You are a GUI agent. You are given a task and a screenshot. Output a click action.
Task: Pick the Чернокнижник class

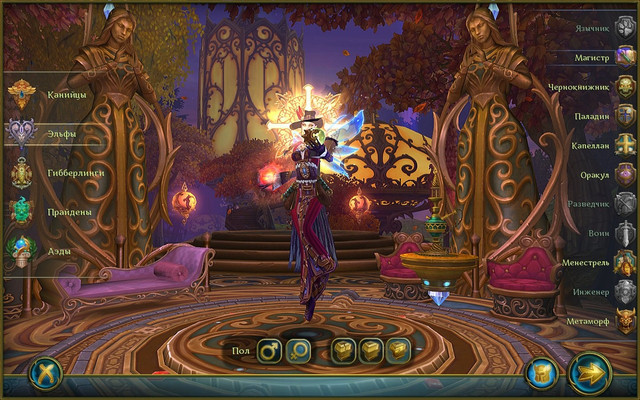625,86
